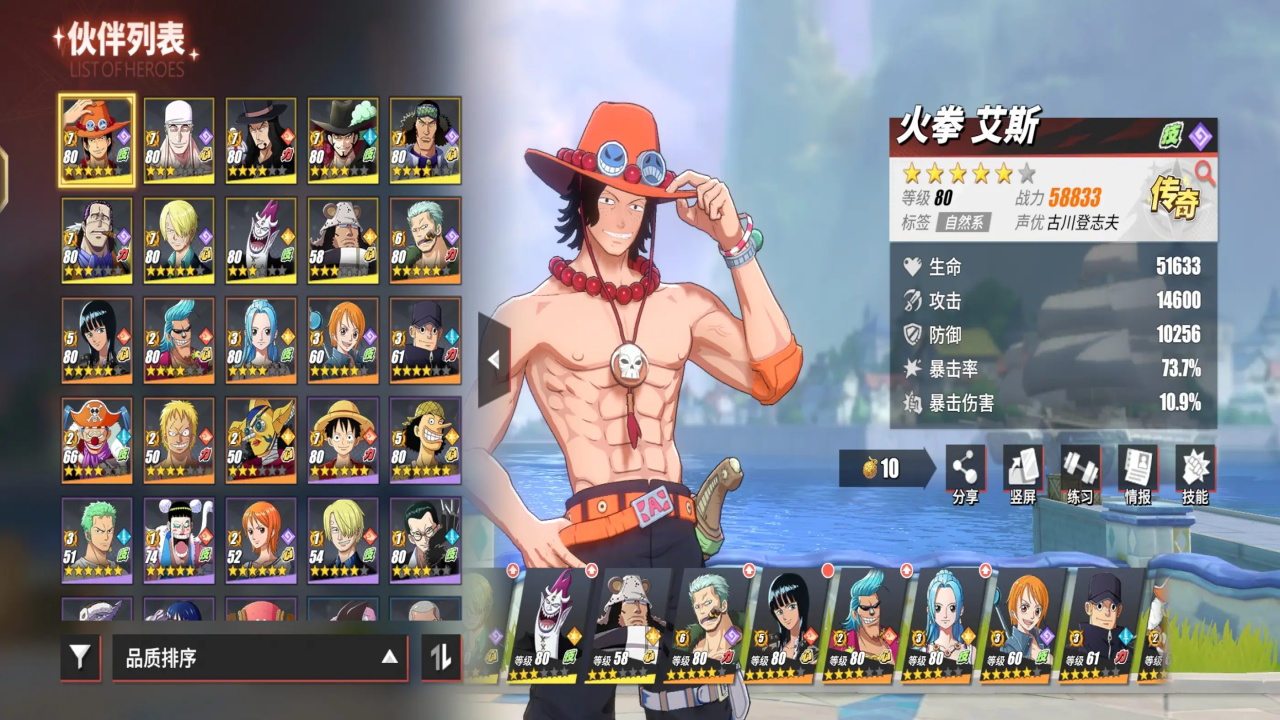Click the funnel filter button
Image resolution: width=1280 pixels, height=720 pixels.
80,657
